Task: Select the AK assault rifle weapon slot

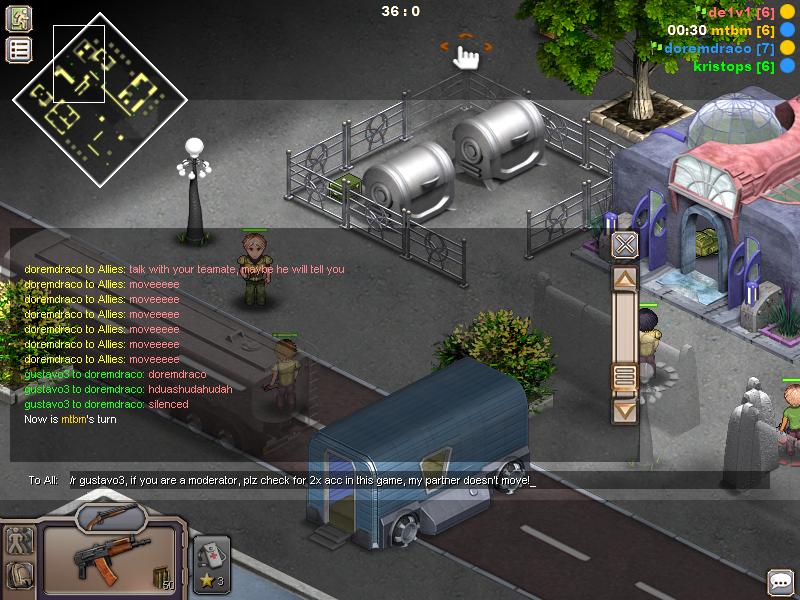Action: (x=98, y=553)
